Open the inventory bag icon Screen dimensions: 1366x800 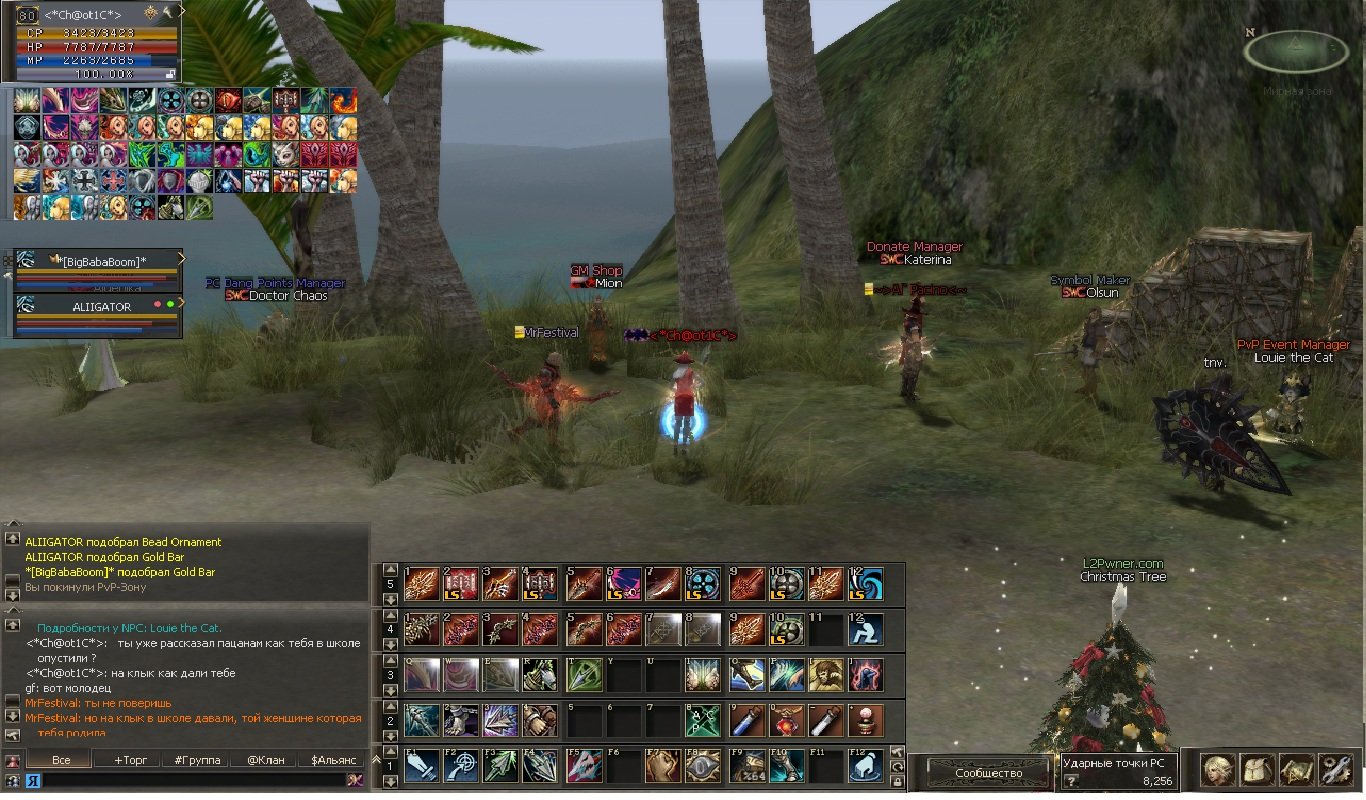coord(1256,769)
